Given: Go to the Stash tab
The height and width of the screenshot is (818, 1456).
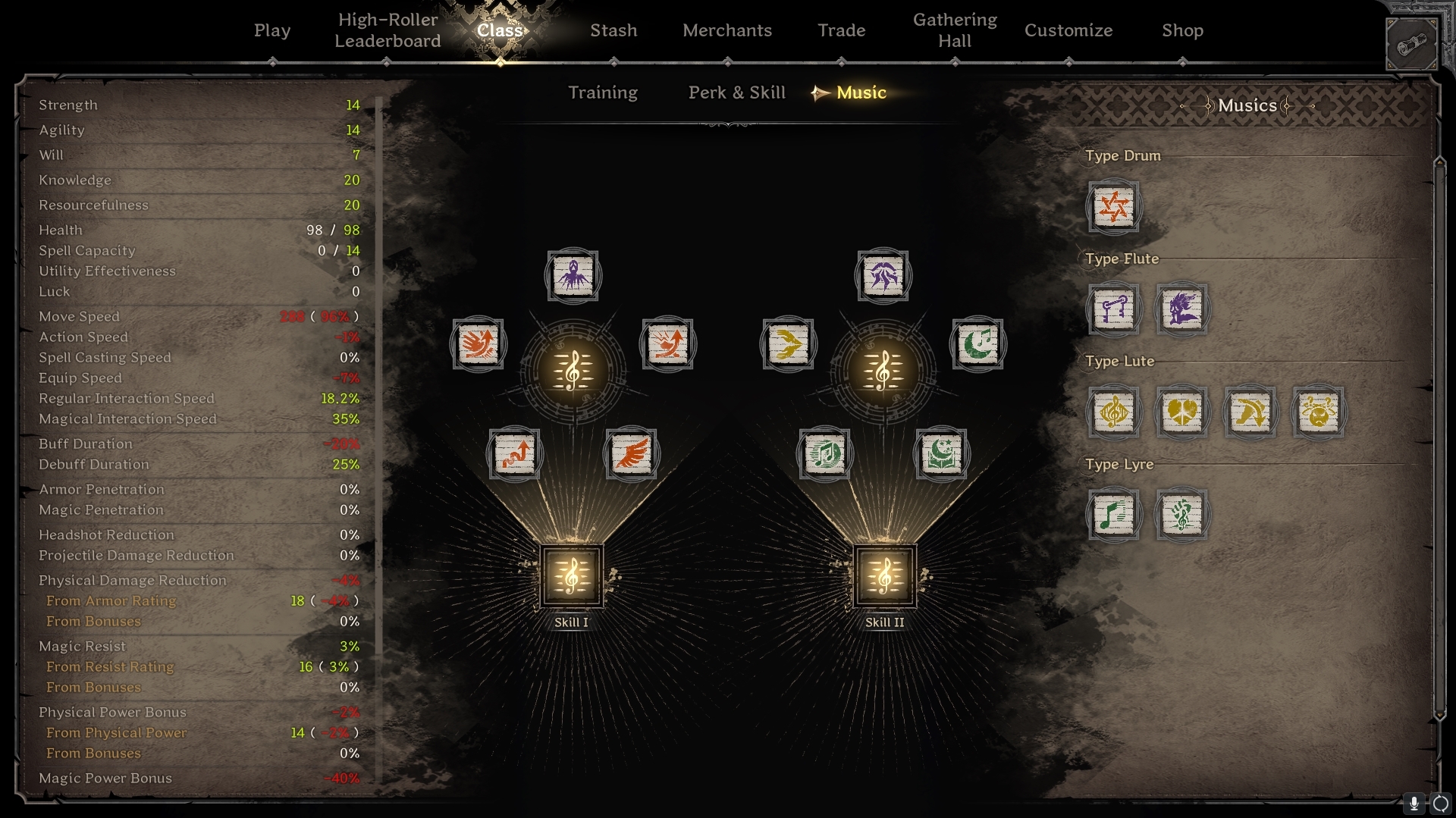Looking at the screenshot, I should (613, 30).
